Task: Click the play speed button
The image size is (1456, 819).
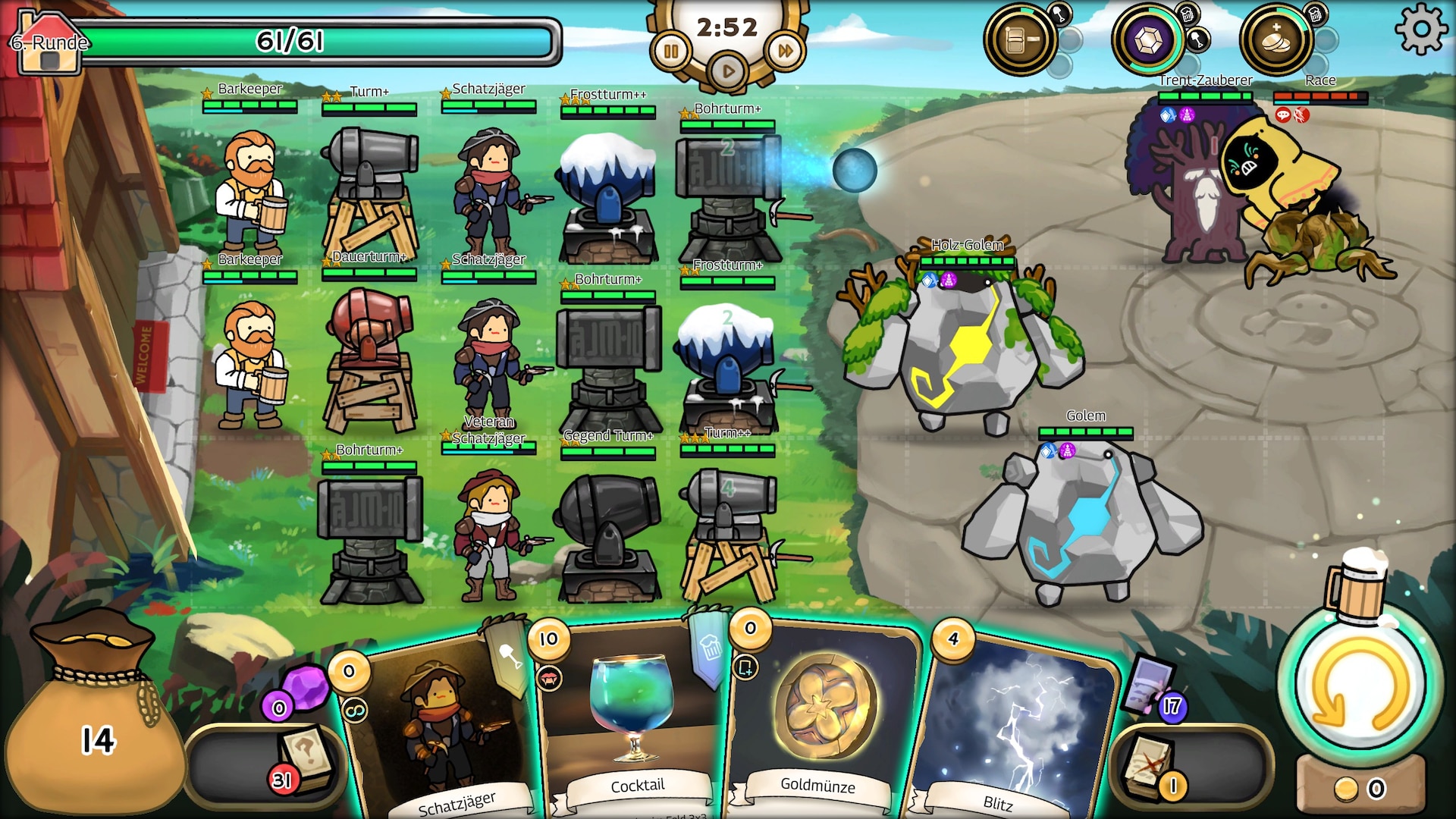Action: tap(727, 71)
